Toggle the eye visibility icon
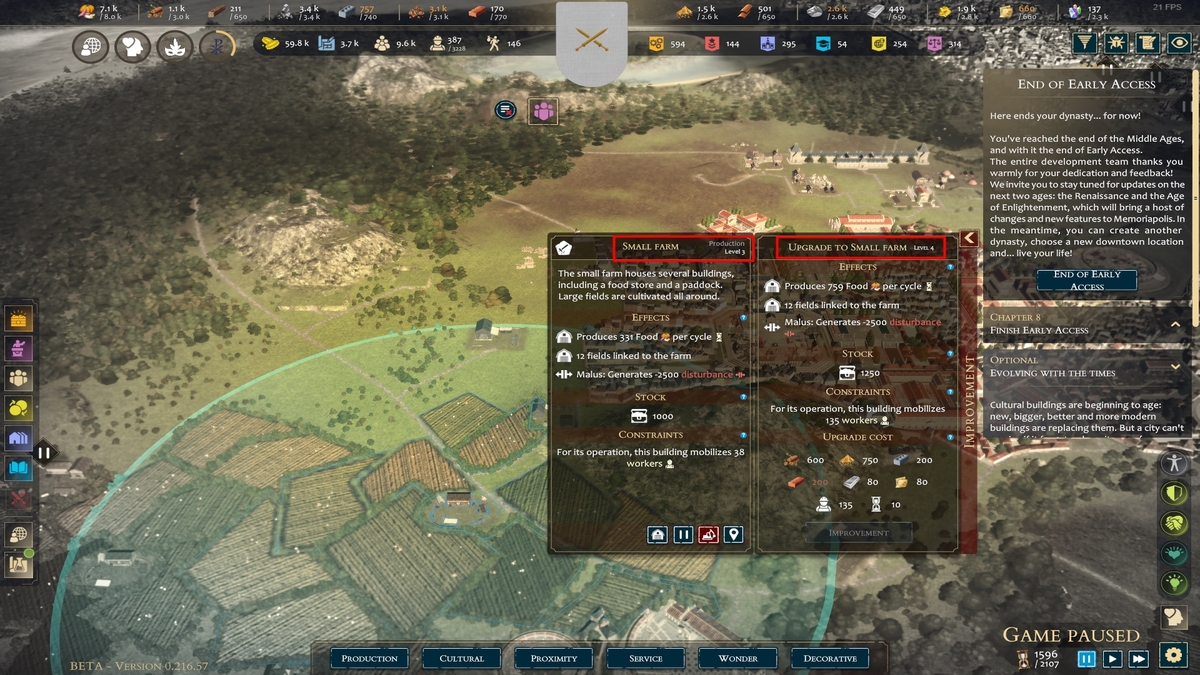 1180,43
